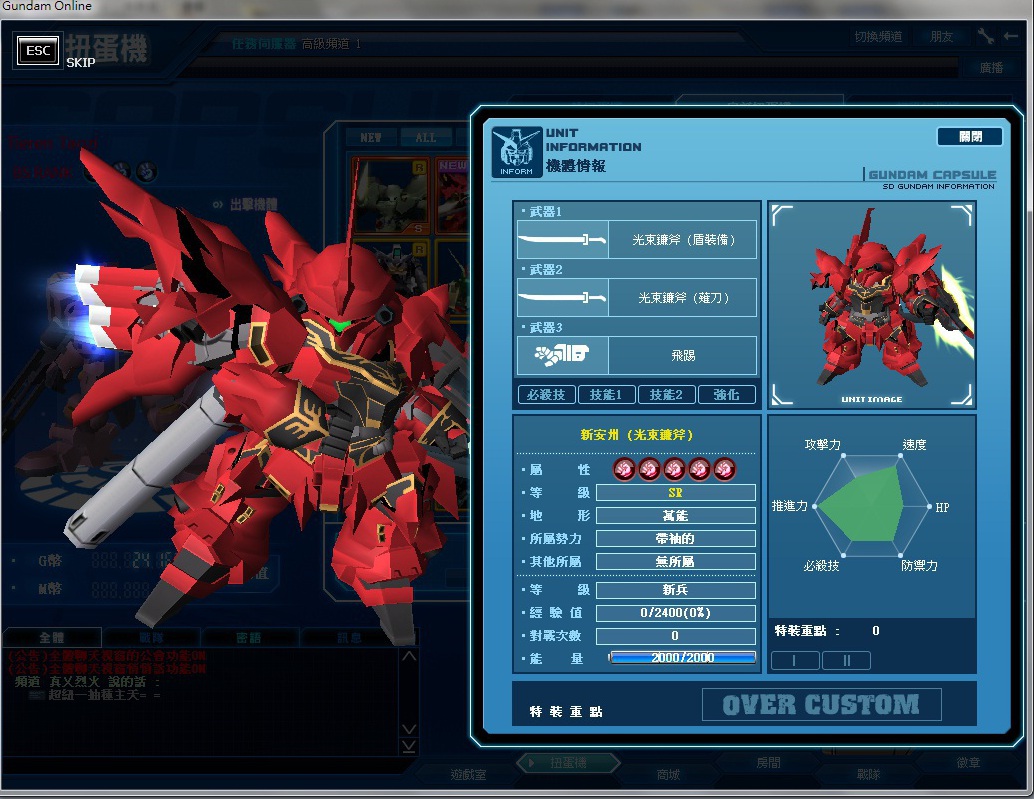The height and width of the screenshot is (799, 1034).
Task: Open the 朋友 friends list
Action: [x=942, y=37]
